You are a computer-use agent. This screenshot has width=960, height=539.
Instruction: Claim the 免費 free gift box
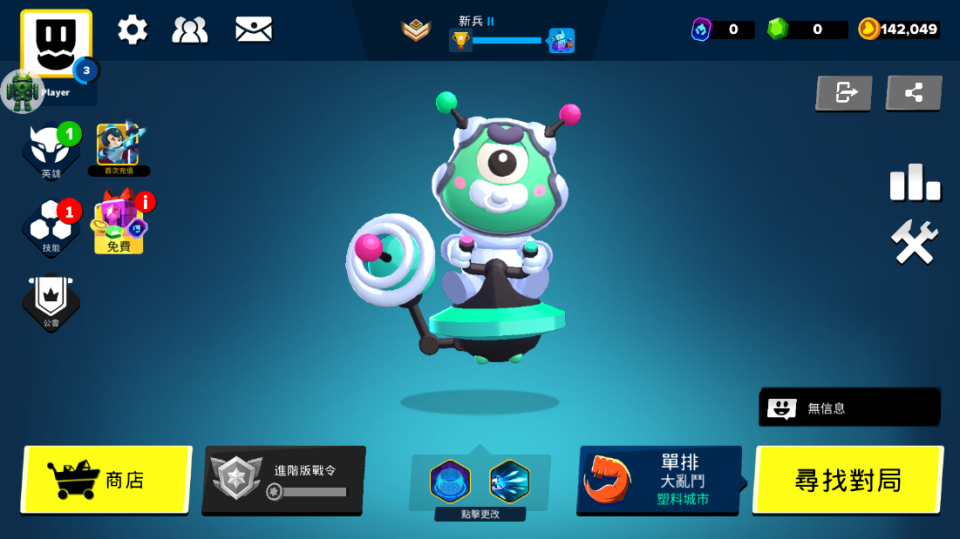coord(120,224)
